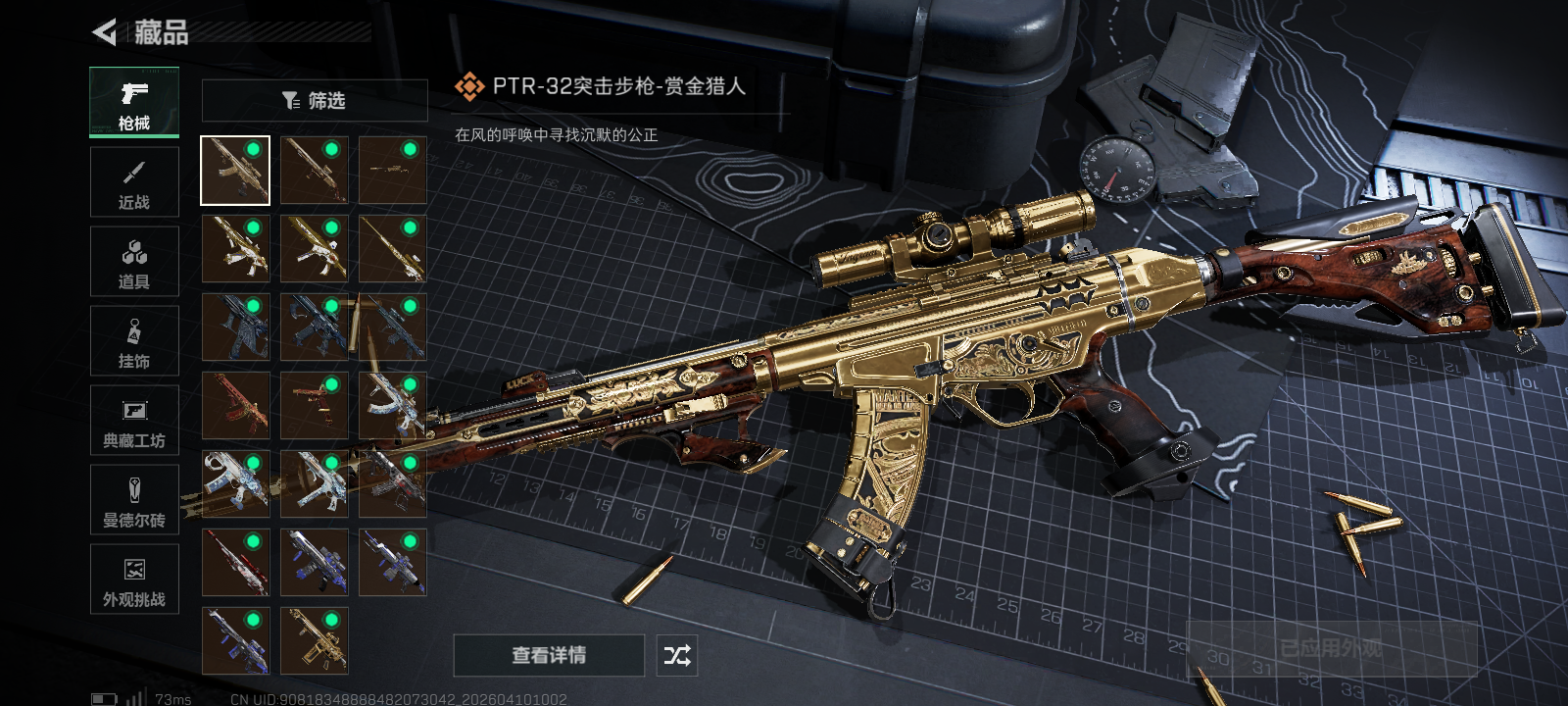This screenshot has width=1568, height=706.
Task: Select the 道具 items category
Action: [x=134, y=262]
